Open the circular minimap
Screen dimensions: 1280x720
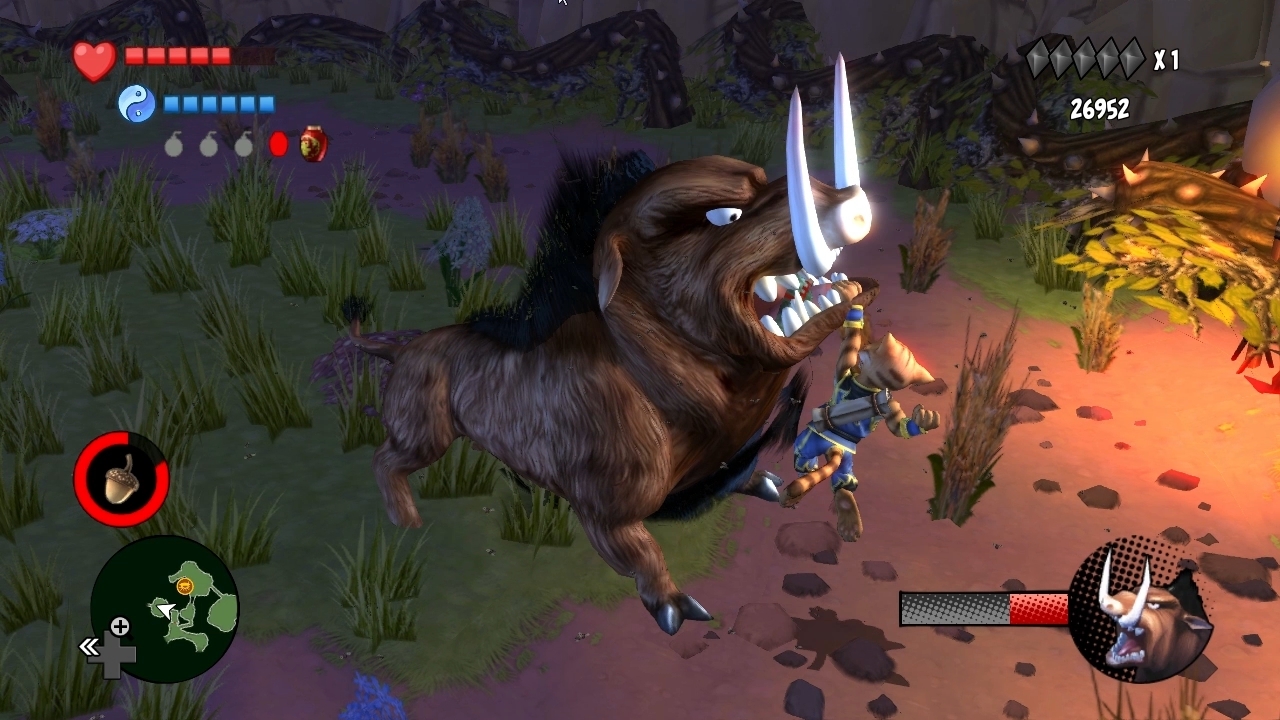(x=165, y=608)
